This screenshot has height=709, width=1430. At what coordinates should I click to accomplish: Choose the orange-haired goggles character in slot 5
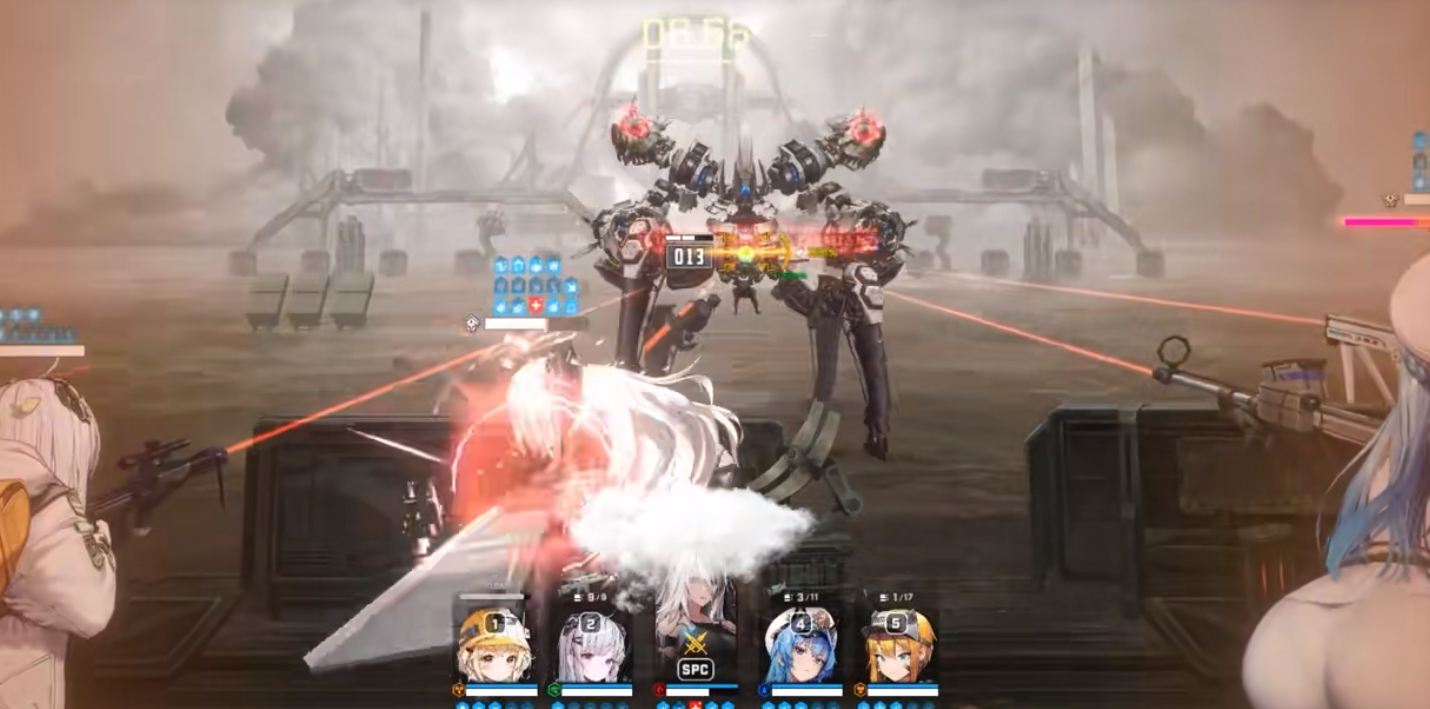pyautogui.click(x=900, y=645)
